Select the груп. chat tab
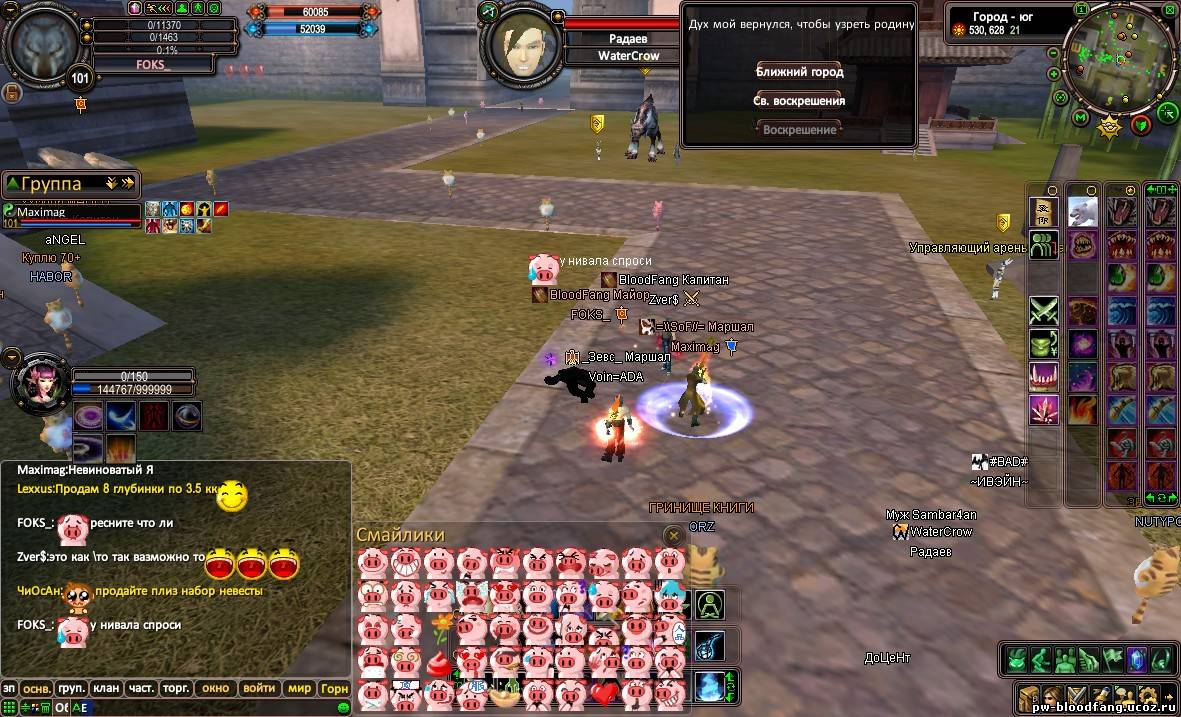 (x=70, y=688)
